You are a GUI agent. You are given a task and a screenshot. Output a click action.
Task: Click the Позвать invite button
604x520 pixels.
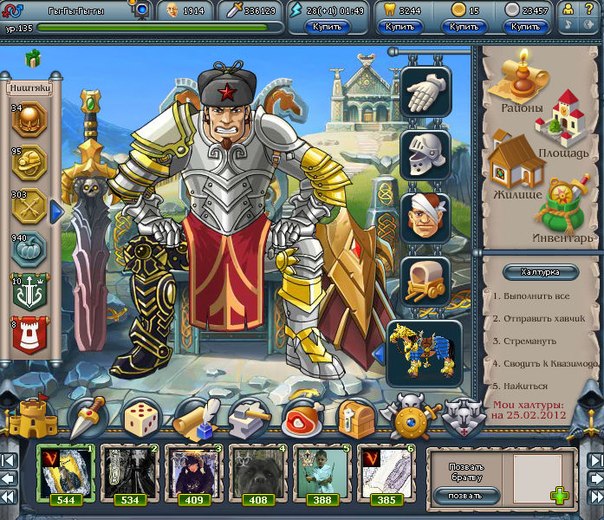pyautogui.click(x=463, y=496)
